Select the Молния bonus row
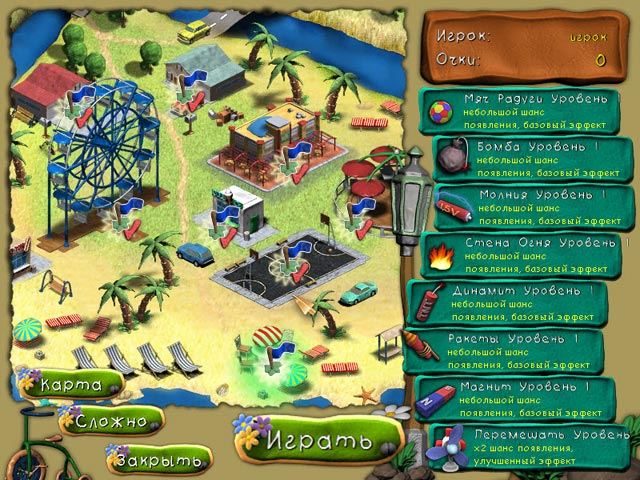The width and height of the screenshot is (640, 480). point(534,205)
